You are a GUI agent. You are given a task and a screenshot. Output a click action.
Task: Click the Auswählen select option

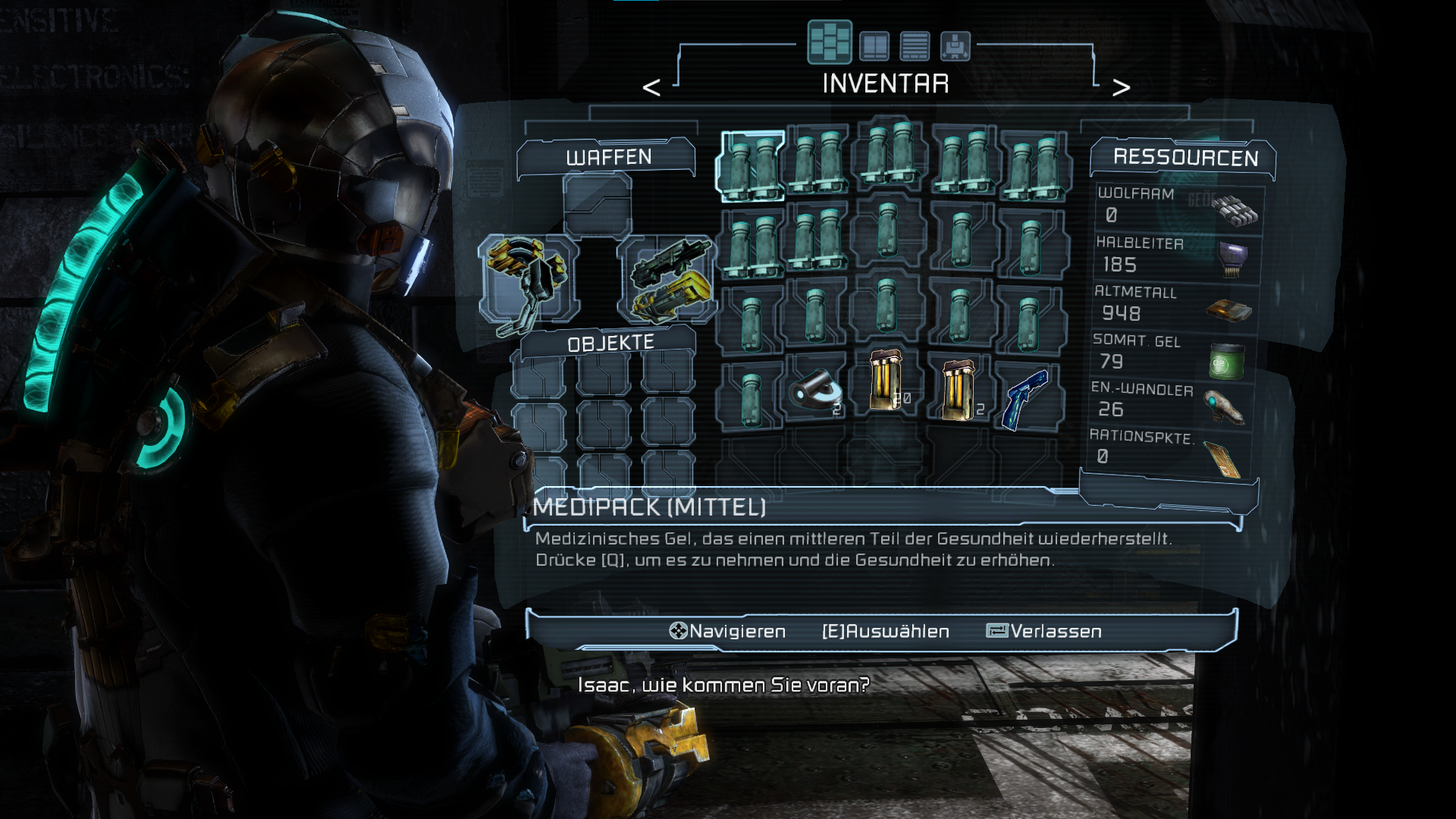(x=886, y=631)
